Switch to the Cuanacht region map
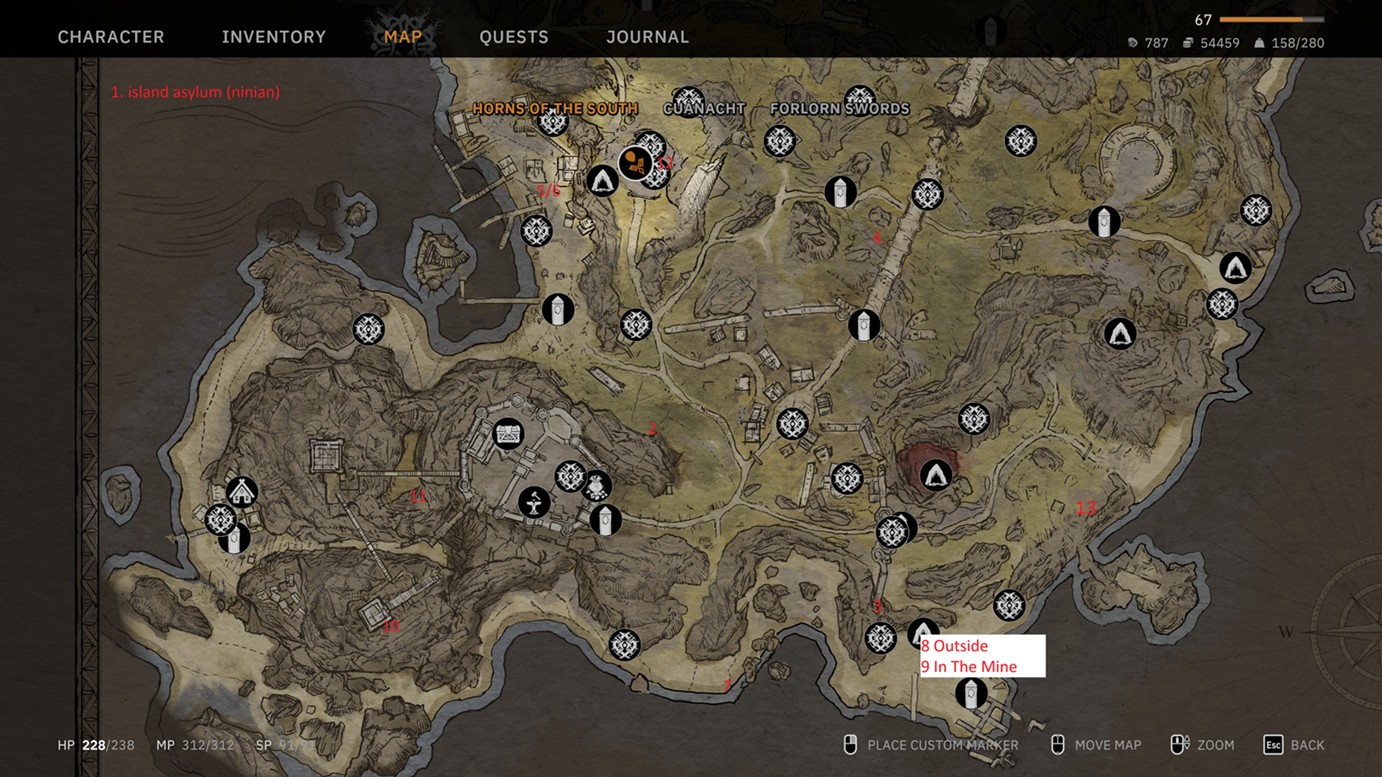This screenshot has height=777, width=1382. tap(705, 108)
